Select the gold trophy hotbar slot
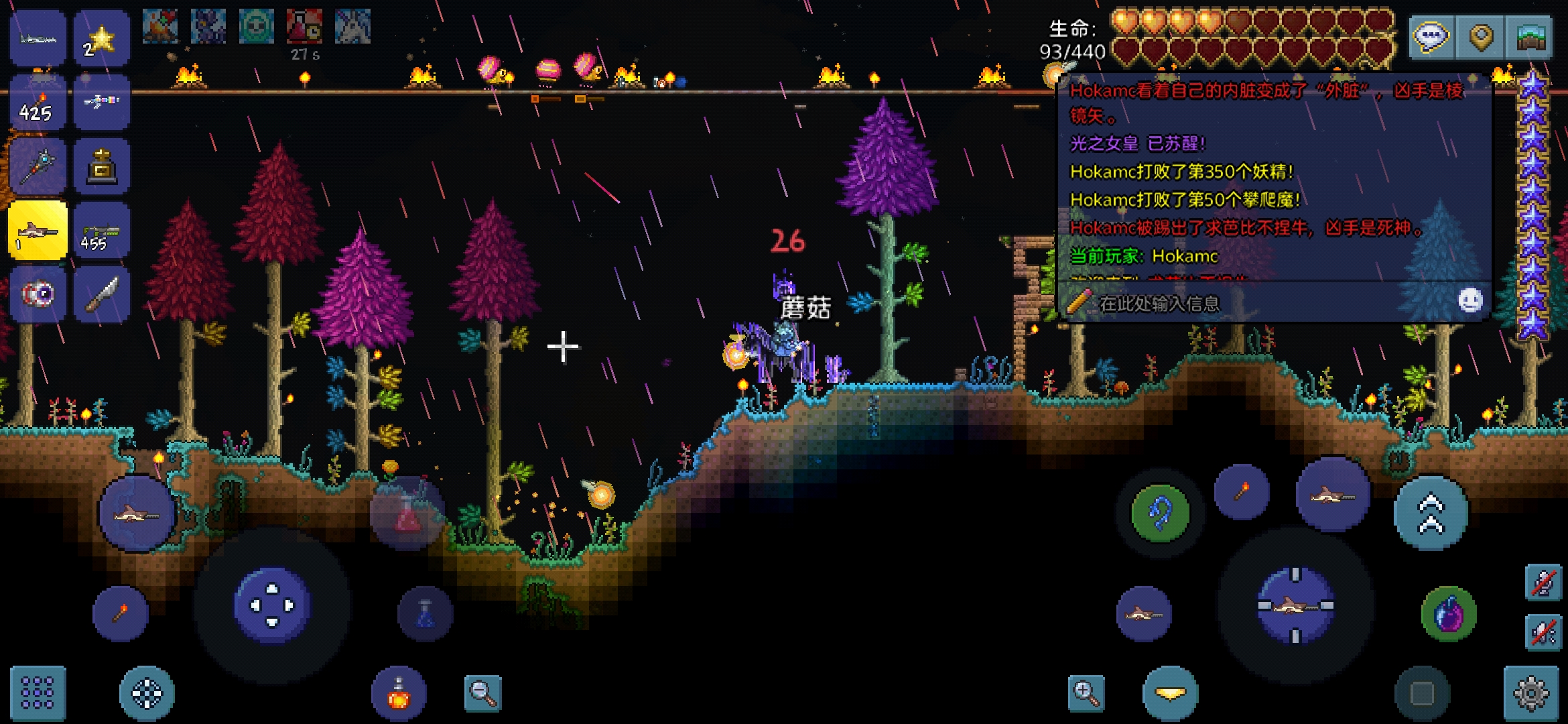Screen dimensions: 1568x724 tap(101, 166)
